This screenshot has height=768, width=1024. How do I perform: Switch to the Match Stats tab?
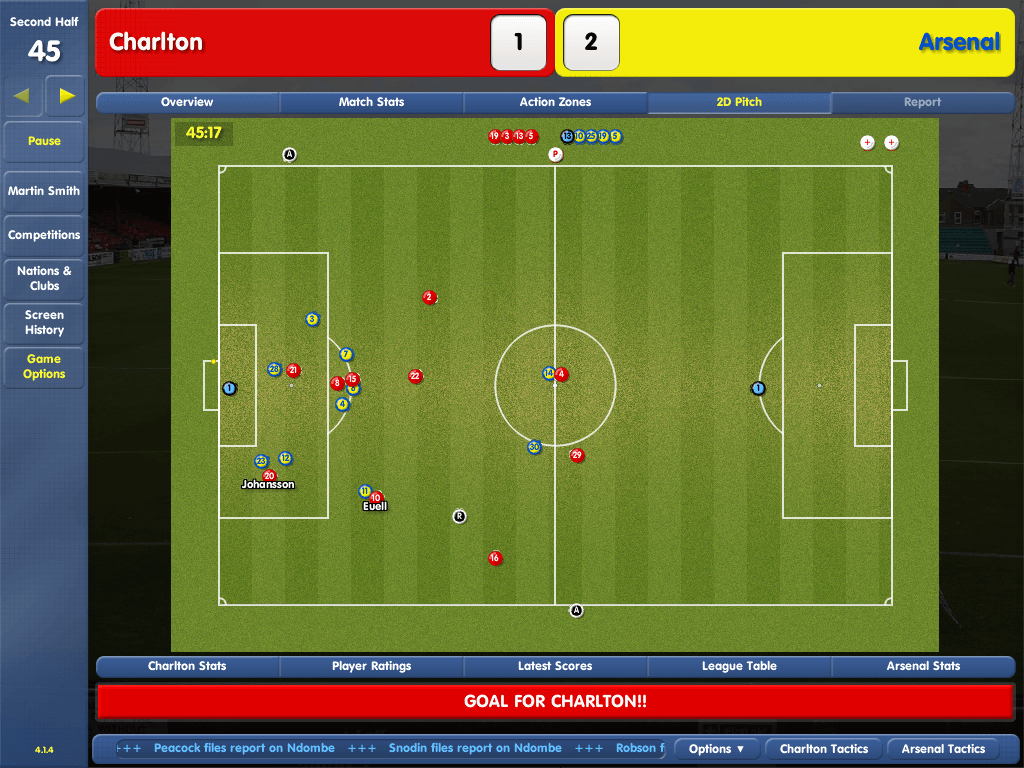pos(371,102)
